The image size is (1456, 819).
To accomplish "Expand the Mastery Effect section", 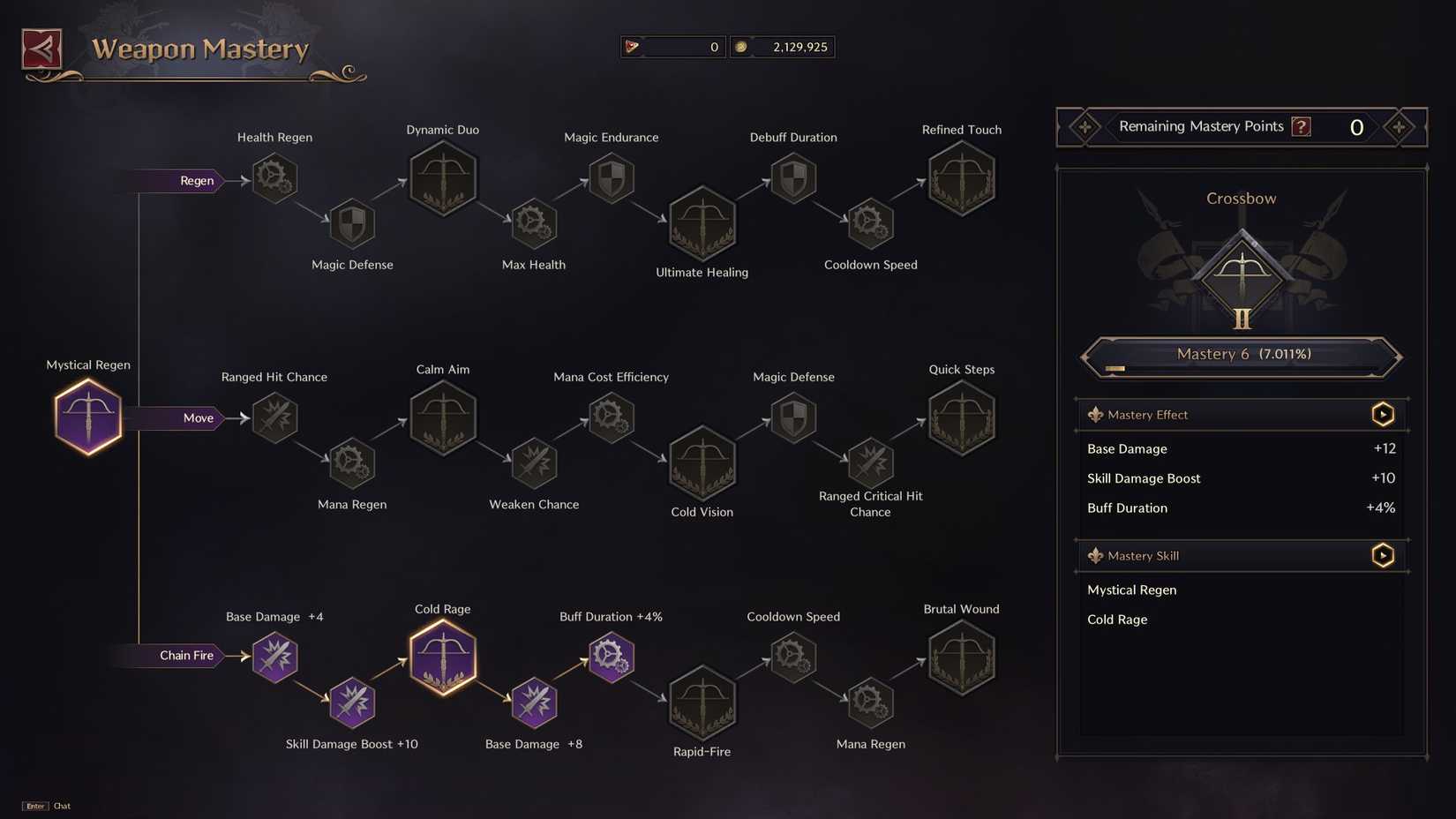I will click(x=1382, y=413).
